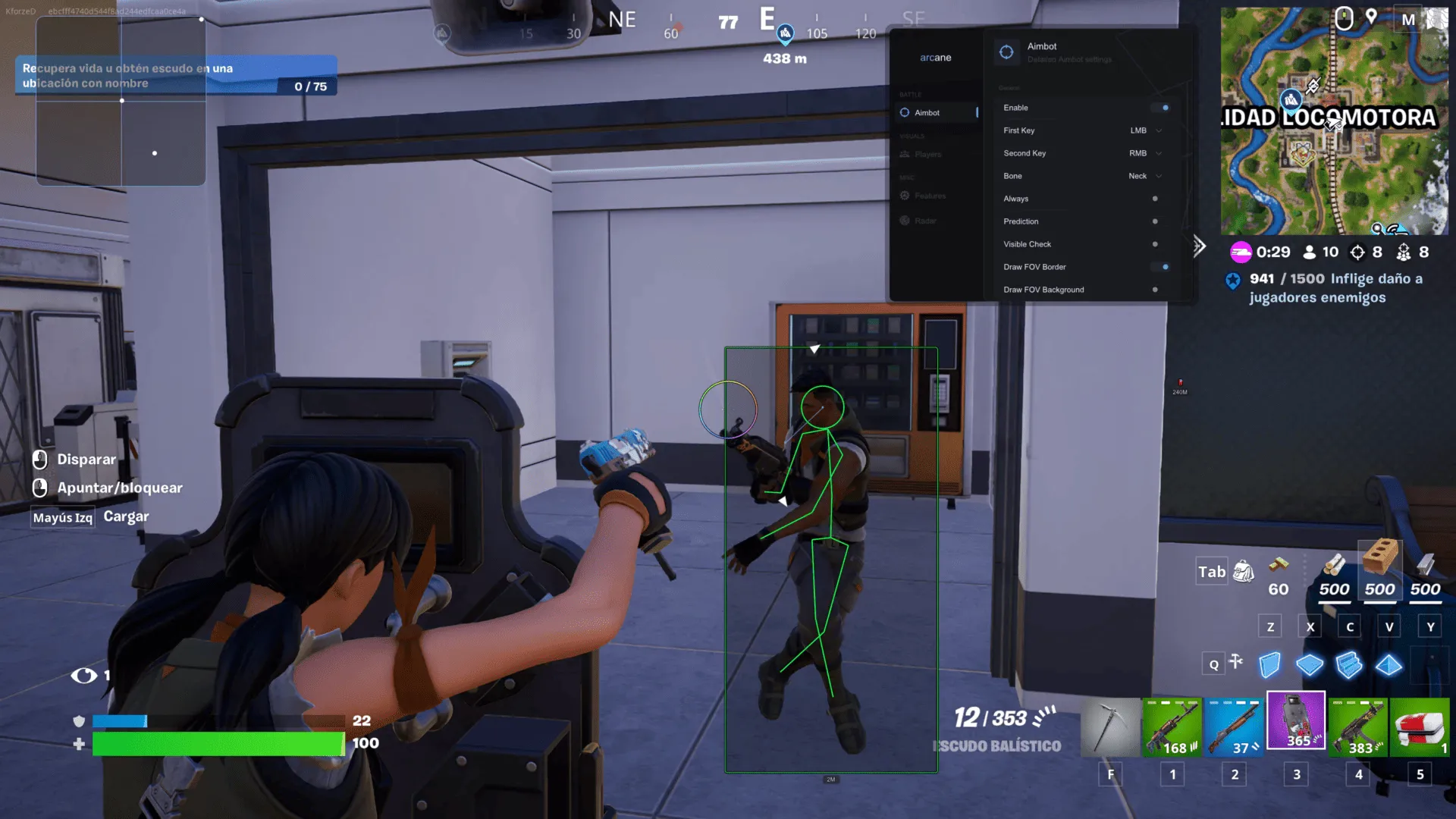Equip the assault rifle with 168 ammo

point(1172,728)
